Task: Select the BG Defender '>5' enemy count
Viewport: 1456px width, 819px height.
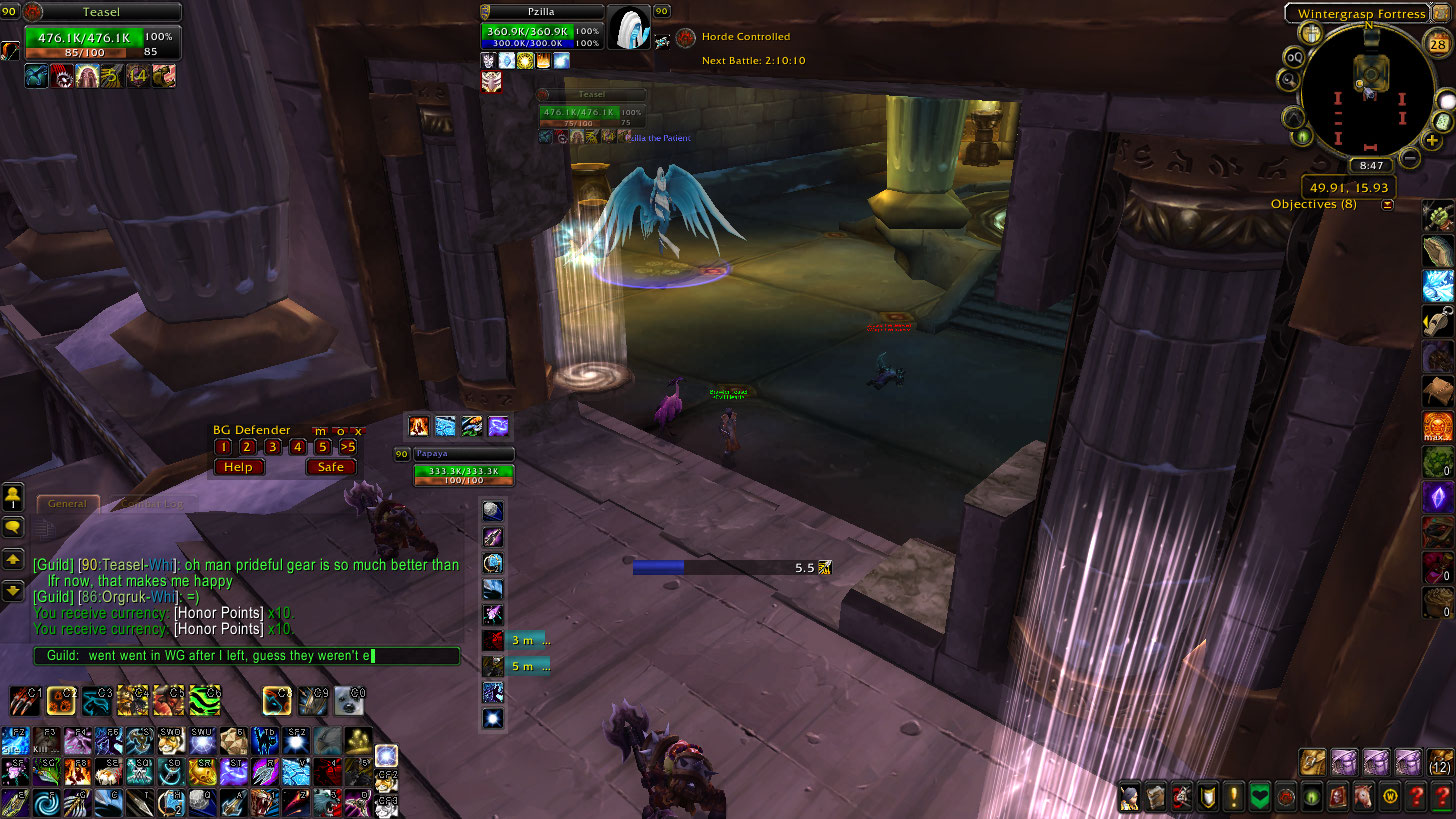Action: (x=347, y=447)
